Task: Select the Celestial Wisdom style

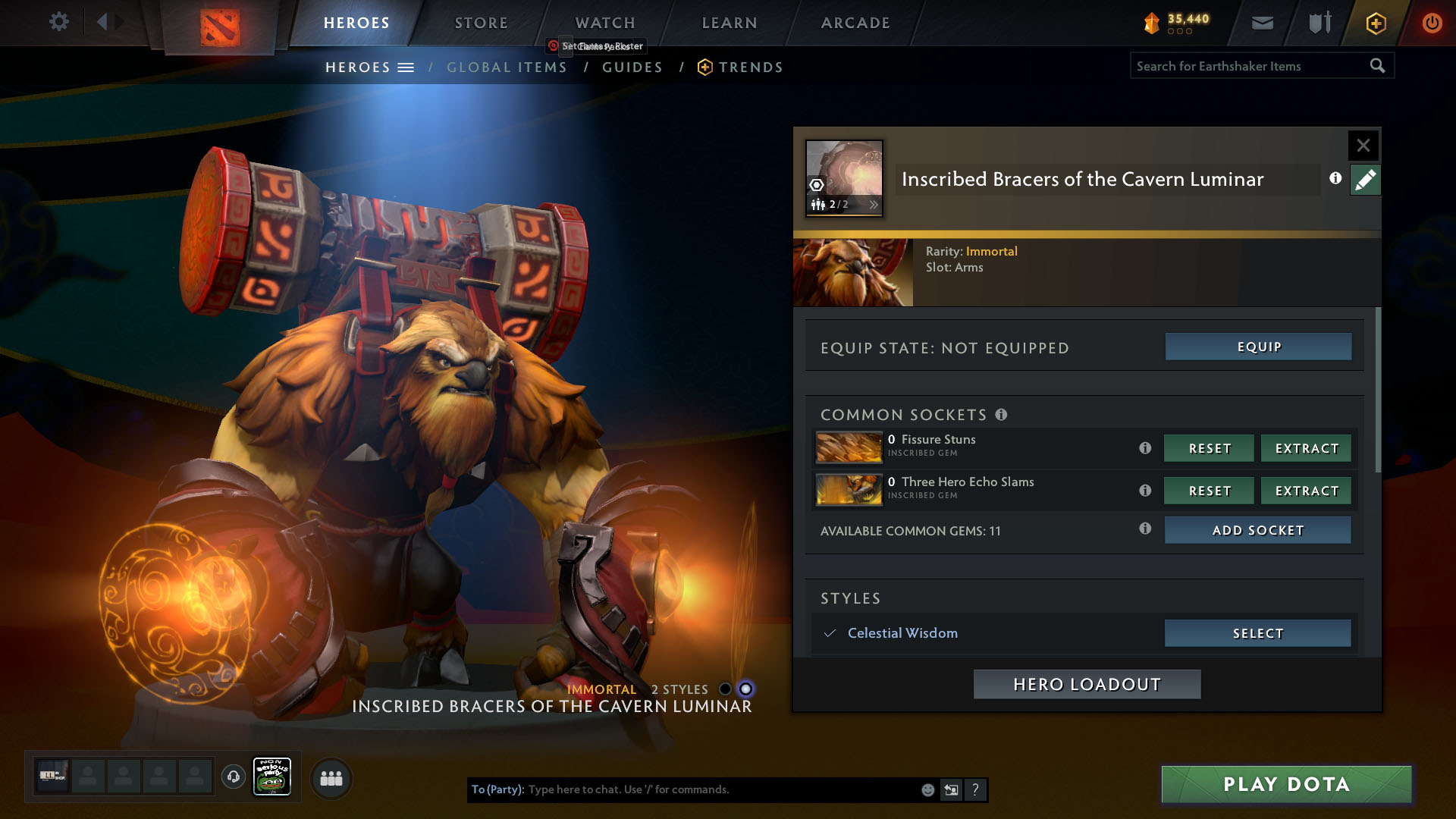Action: [x=1257, y=633]
